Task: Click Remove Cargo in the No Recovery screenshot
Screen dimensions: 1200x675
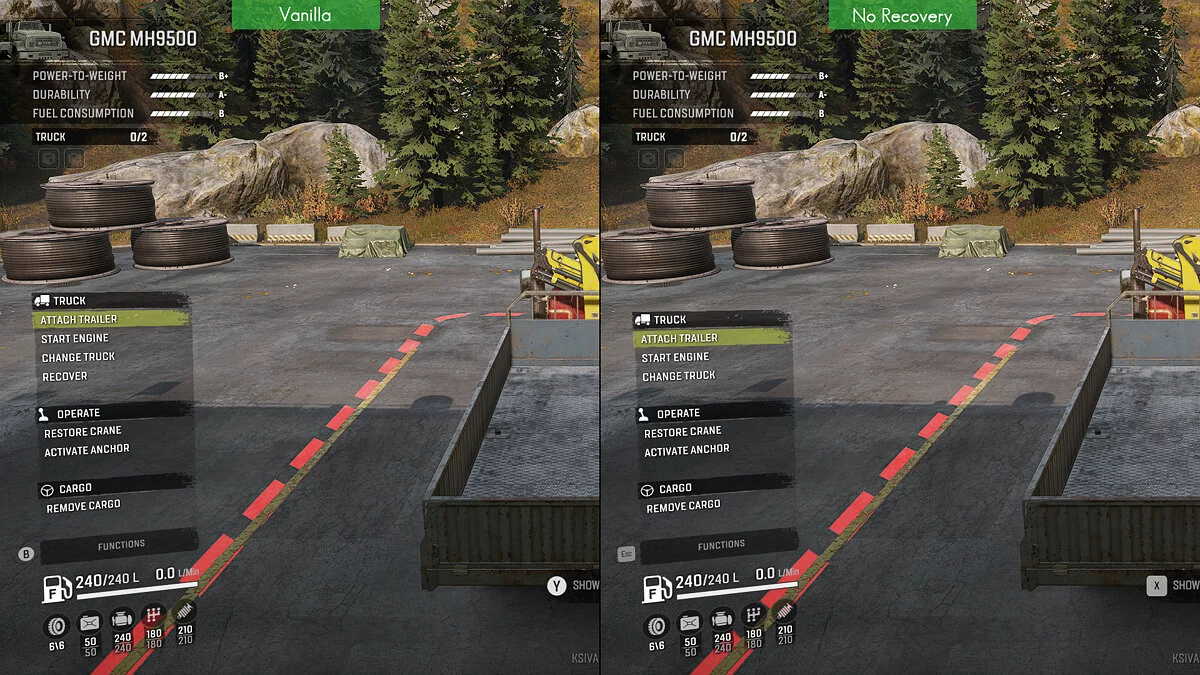Action: [x=683, y=507]
